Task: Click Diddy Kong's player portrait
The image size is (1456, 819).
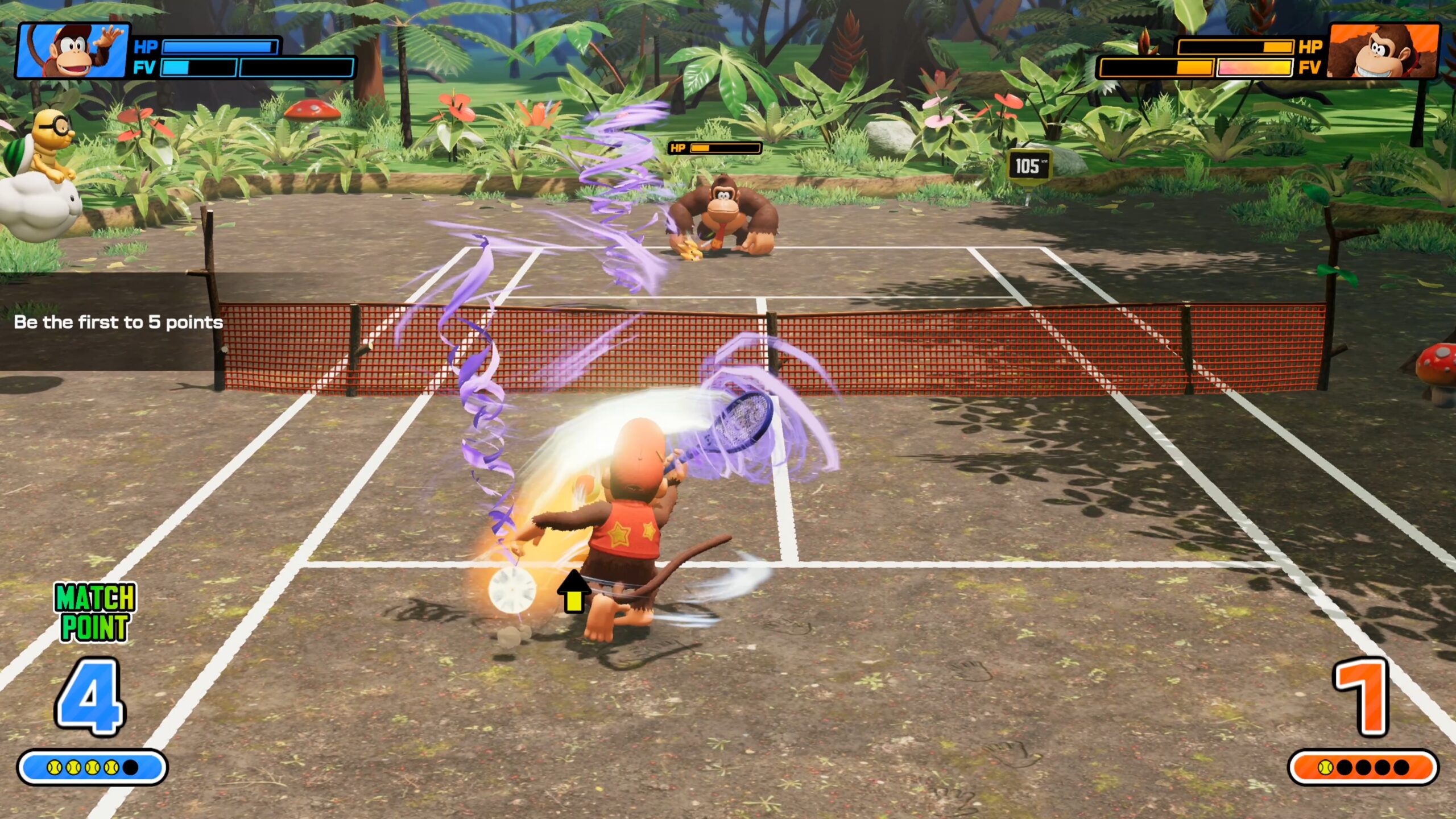Action: tap(73, 51)
